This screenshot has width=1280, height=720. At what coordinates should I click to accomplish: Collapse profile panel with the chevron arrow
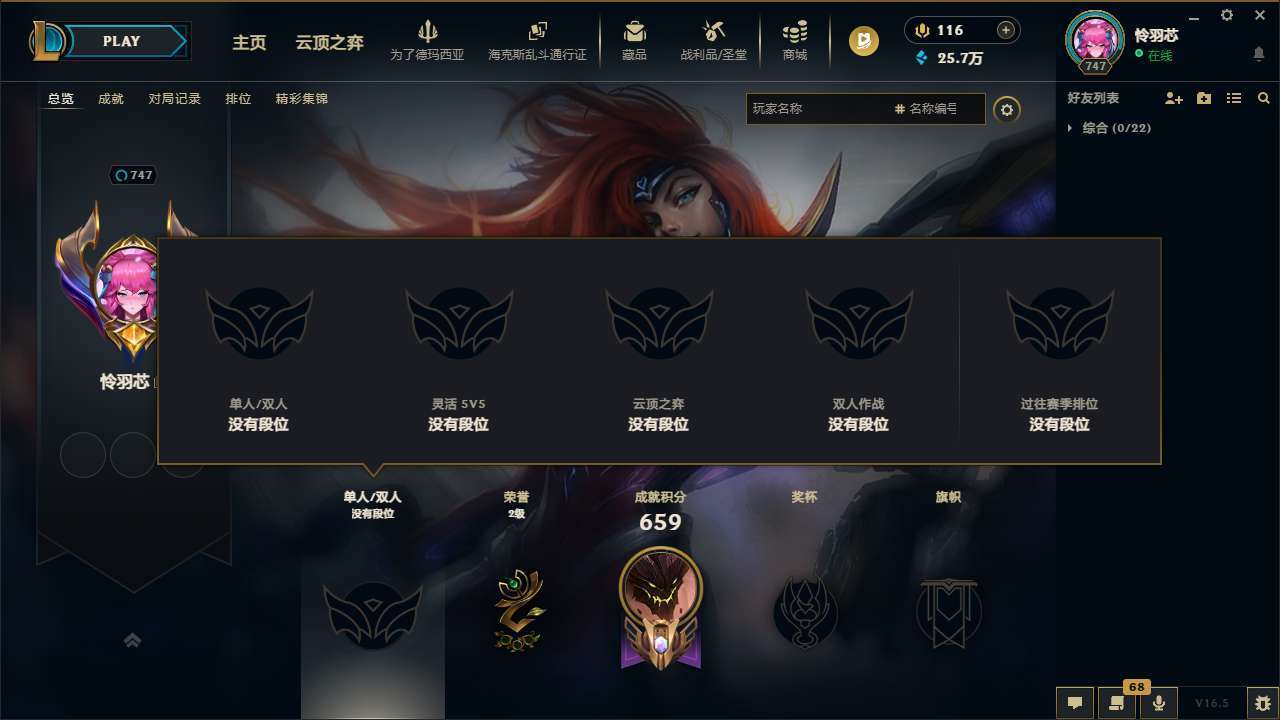click(133, 639)
